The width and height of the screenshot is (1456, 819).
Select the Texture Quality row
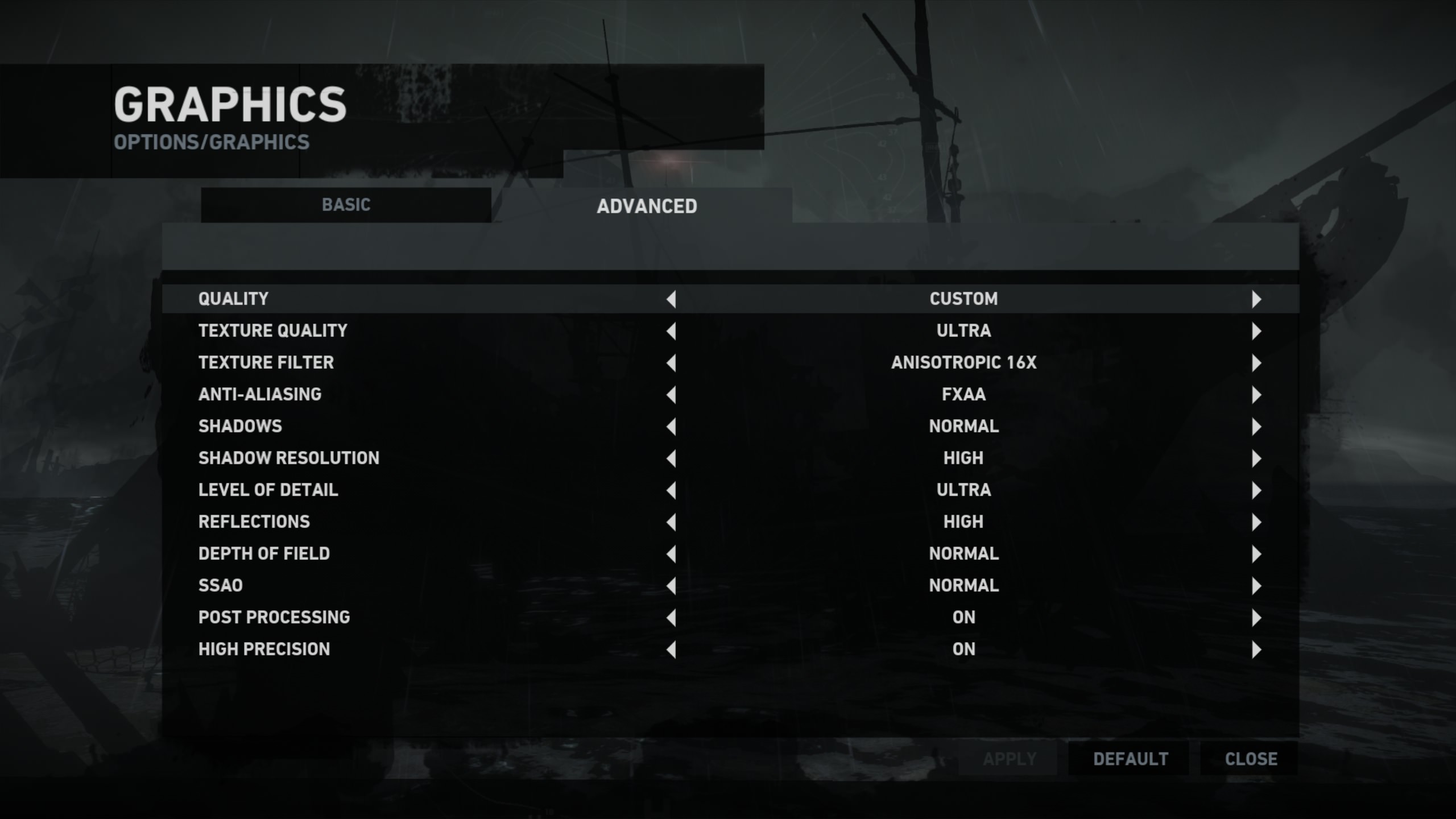click(273, 331)
